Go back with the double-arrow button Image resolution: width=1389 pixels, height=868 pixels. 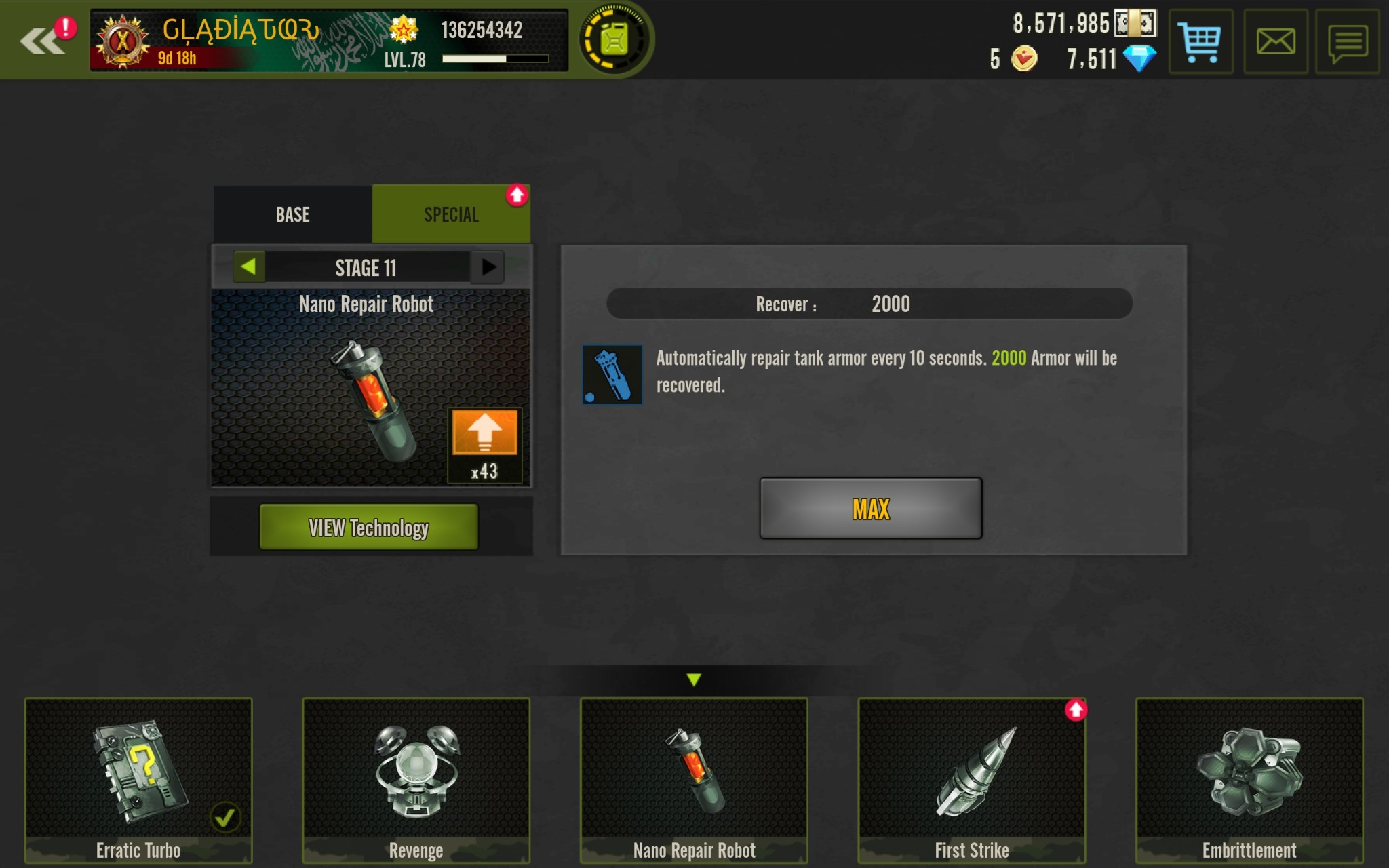pos(42,41)
